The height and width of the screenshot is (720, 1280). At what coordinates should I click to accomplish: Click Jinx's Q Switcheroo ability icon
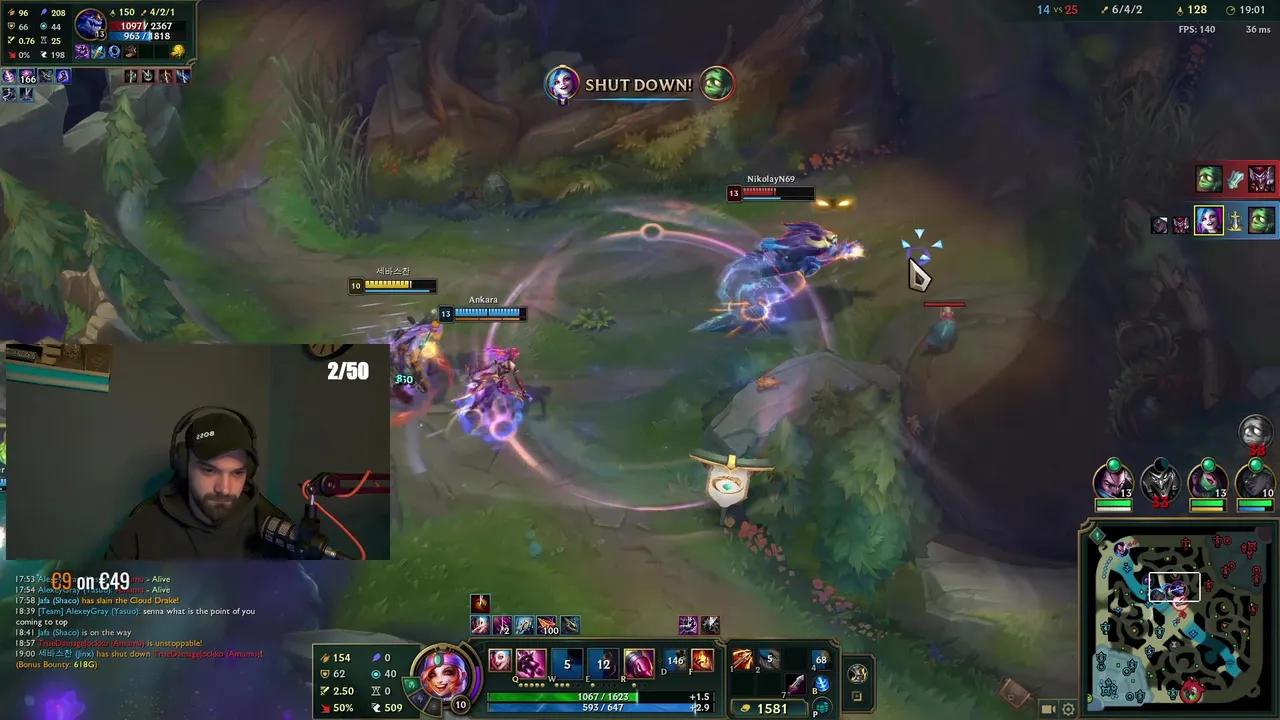[529, 663]
